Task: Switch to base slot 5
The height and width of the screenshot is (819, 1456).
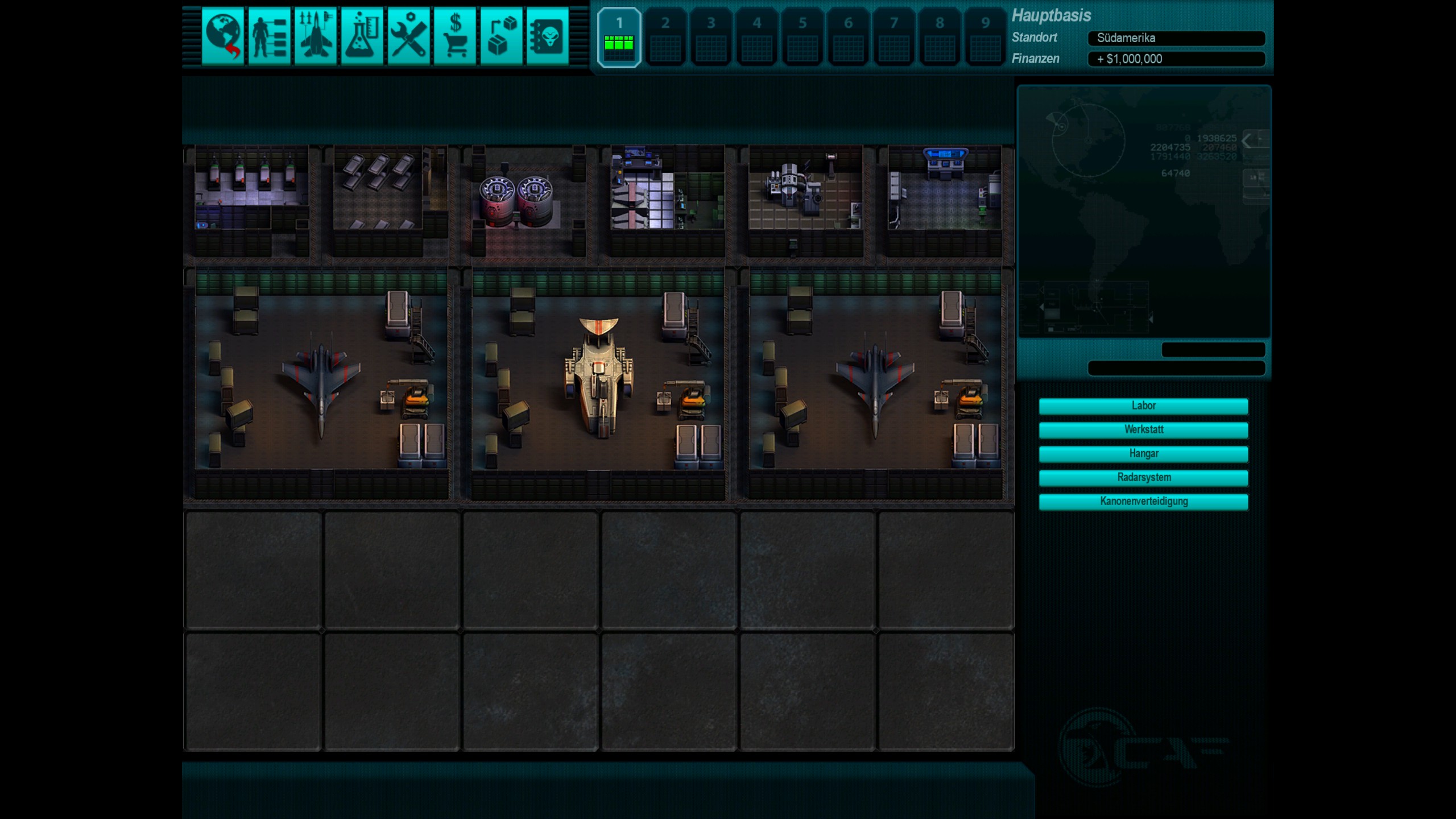Action: (803, 38)
